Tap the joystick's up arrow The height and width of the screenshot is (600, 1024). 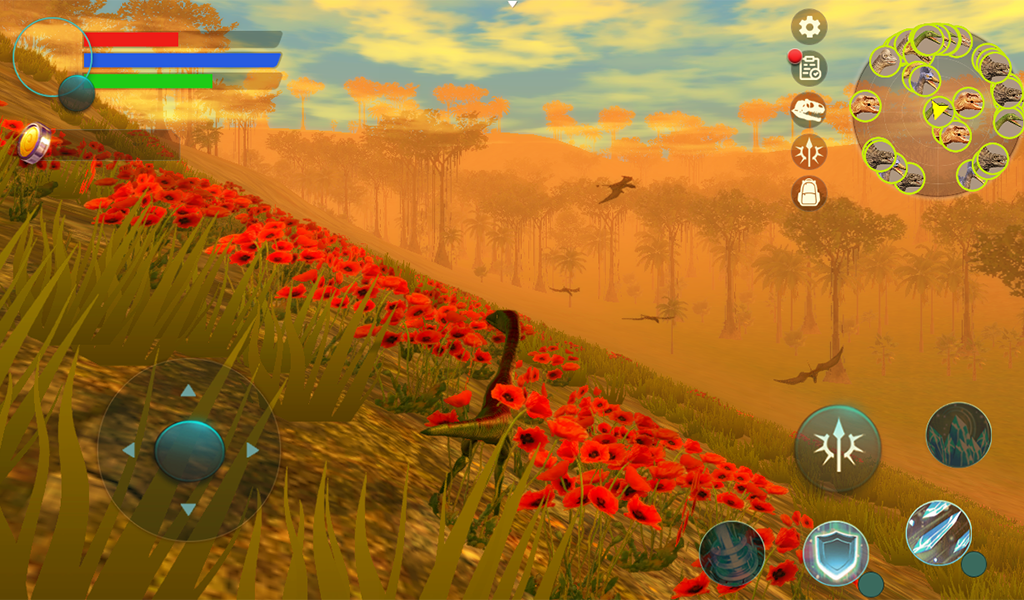coord(188,391)
